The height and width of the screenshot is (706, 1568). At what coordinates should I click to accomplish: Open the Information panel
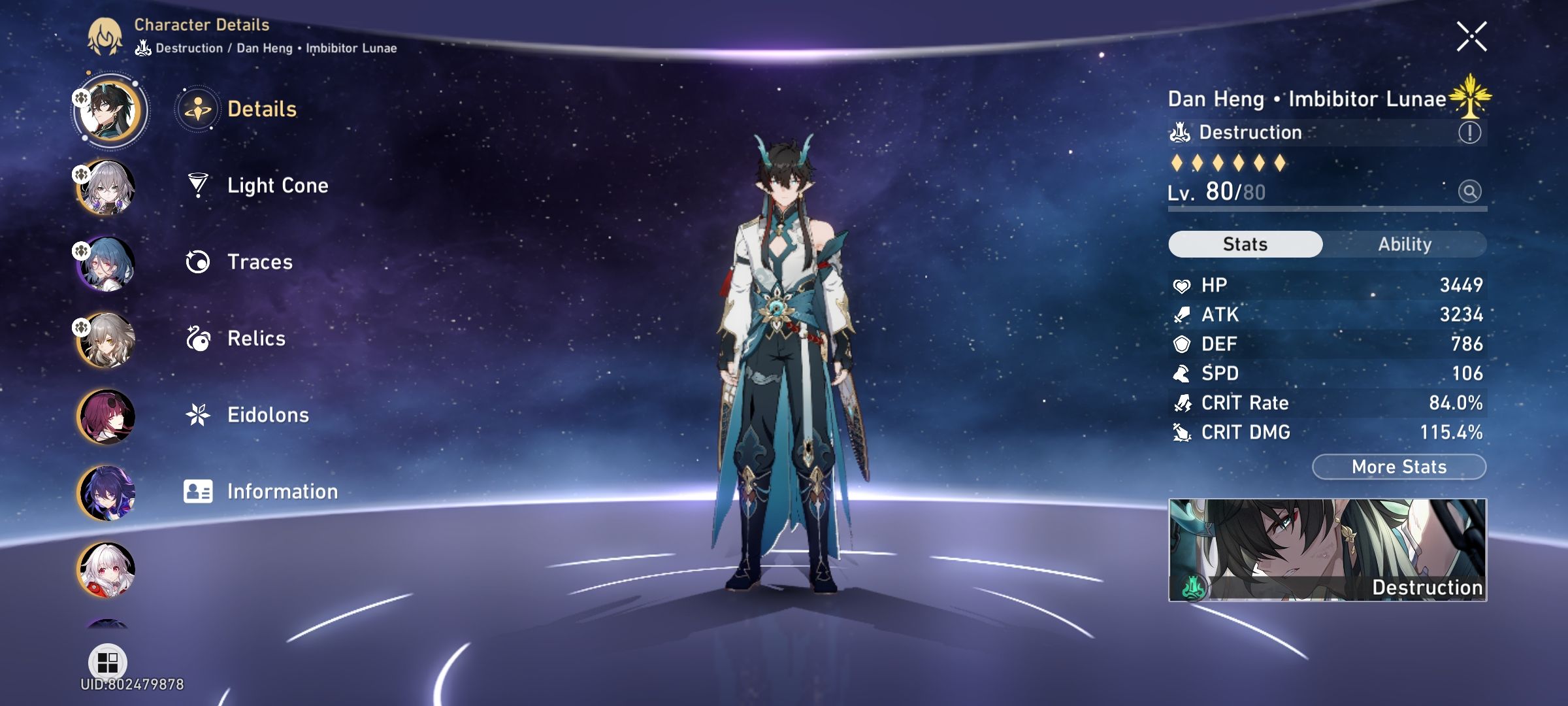(x=281, y=491)
